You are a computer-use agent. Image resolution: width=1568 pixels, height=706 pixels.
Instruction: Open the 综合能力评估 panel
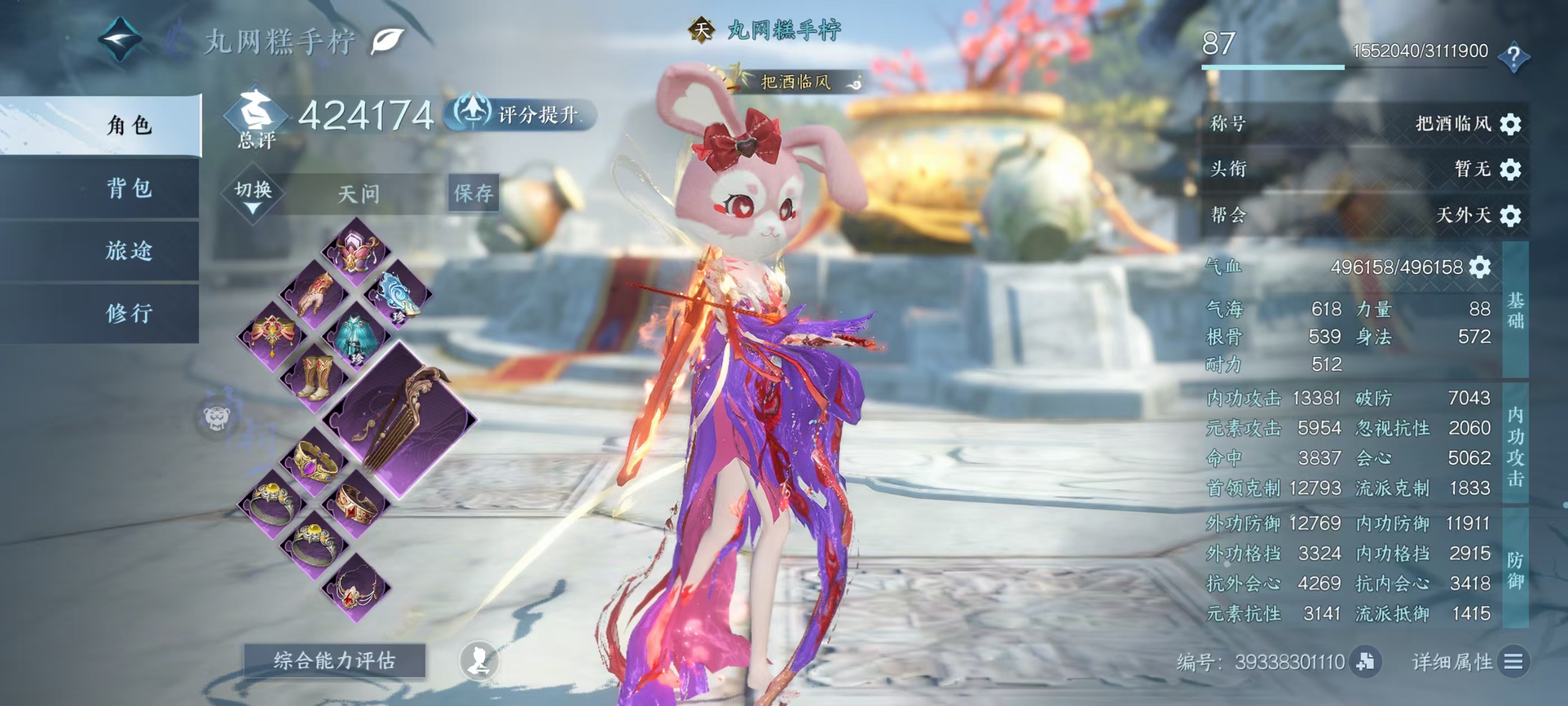pyautogui.click(x=334, y=660)
